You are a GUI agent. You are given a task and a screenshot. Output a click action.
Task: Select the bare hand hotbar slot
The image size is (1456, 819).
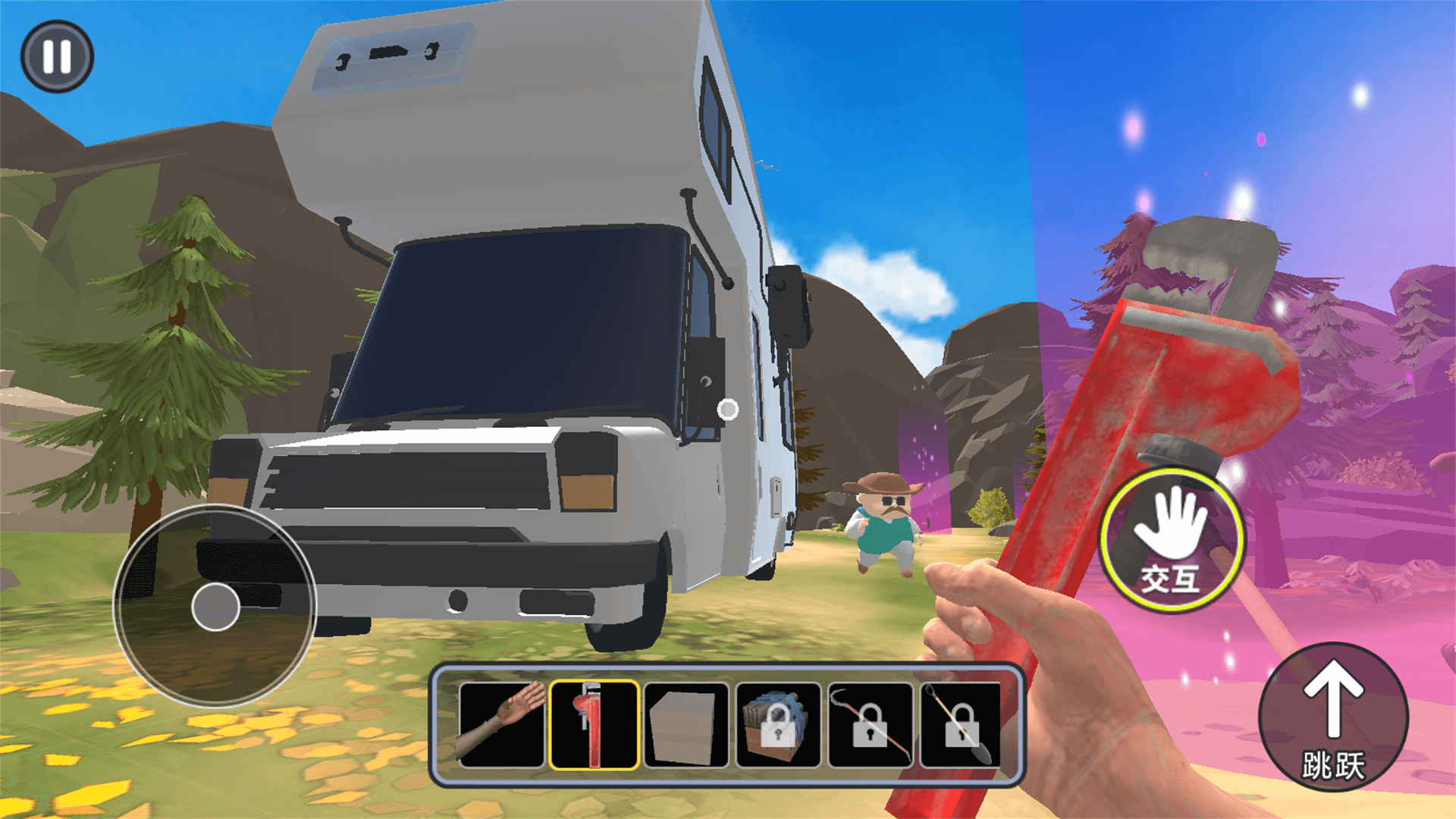(x=501, y=725)
